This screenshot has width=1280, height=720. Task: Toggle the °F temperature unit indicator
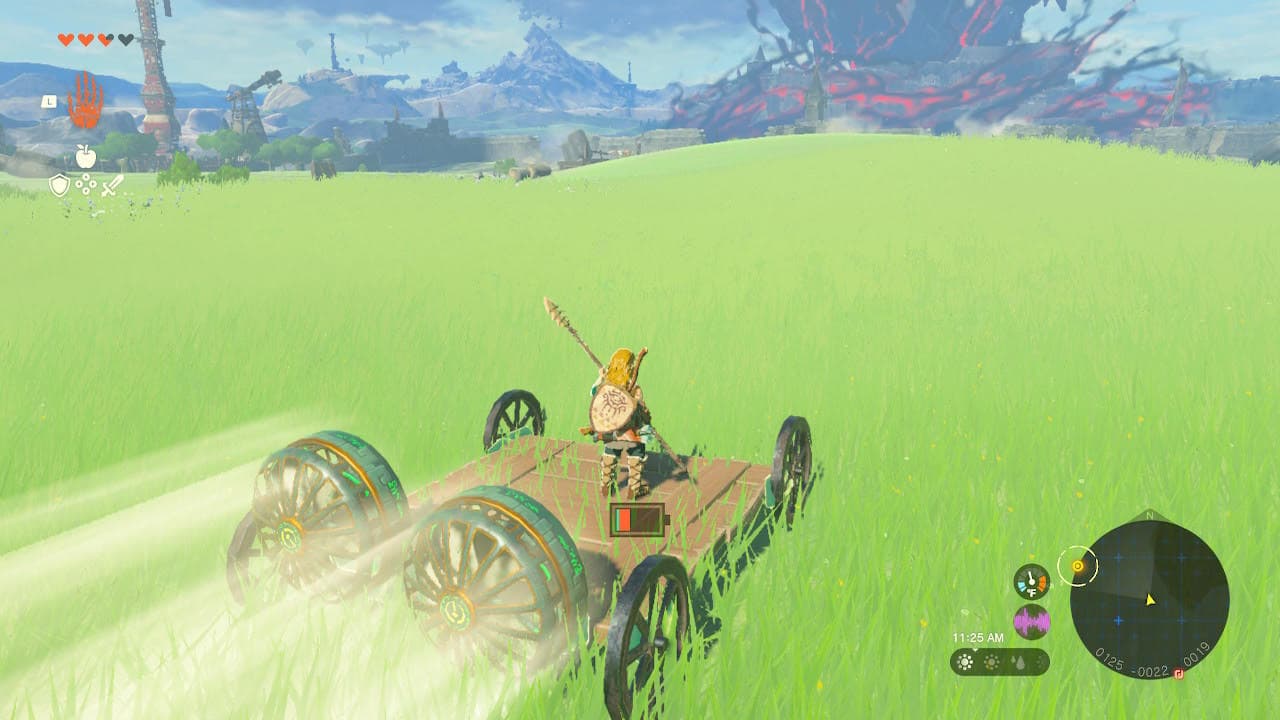1032,591
